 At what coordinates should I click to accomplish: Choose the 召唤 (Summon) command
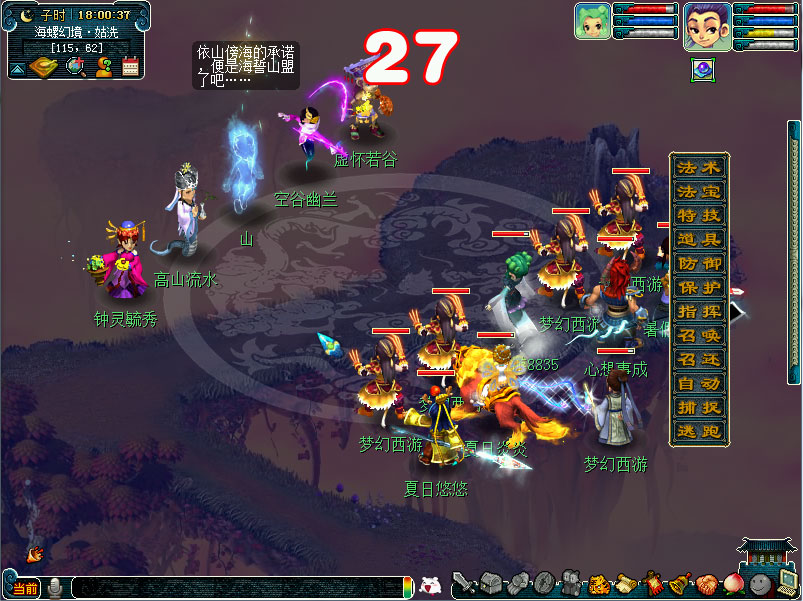click(698, 335)
